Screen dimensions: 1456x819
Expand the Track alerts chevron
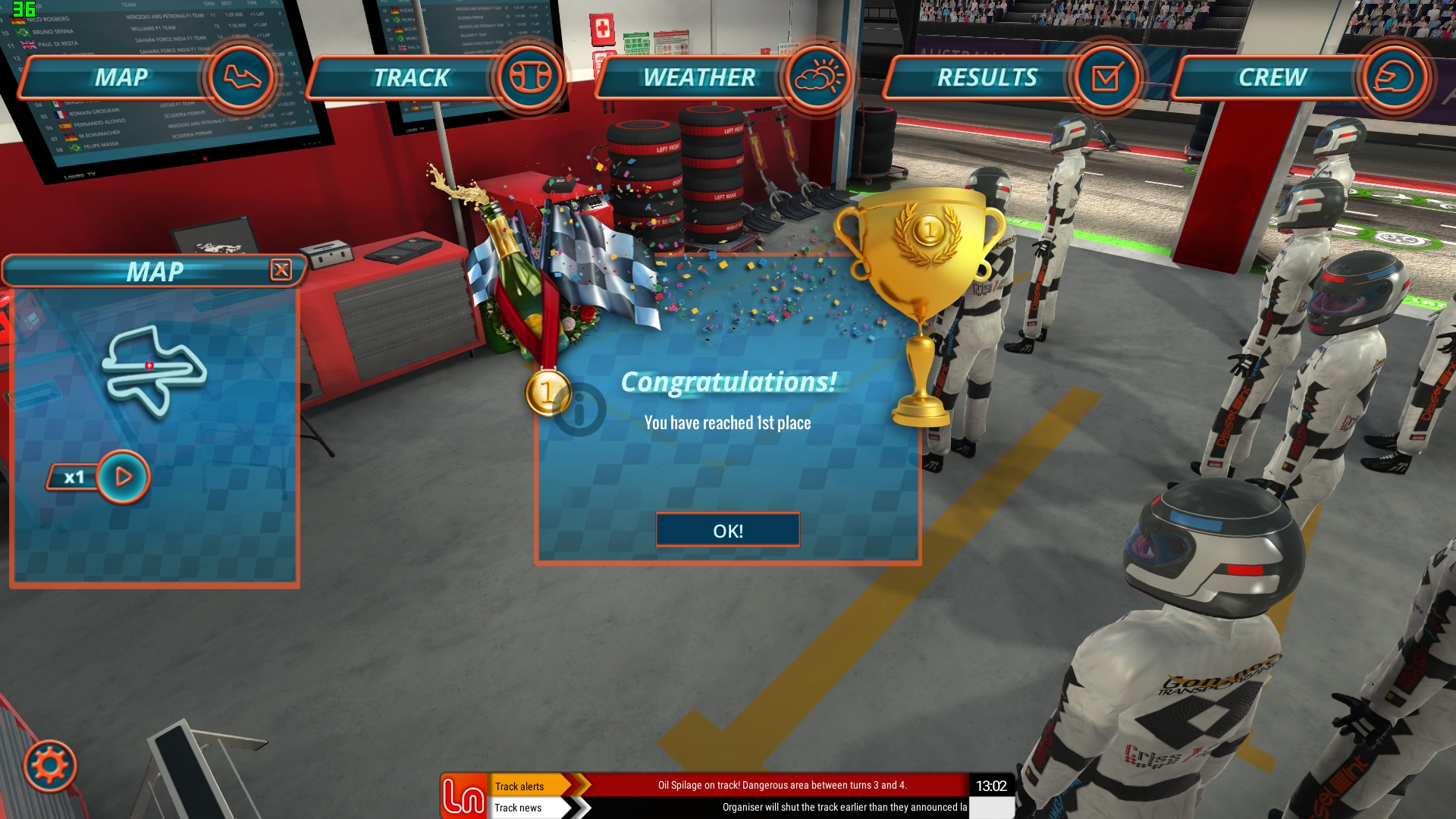tap(582, 786)
